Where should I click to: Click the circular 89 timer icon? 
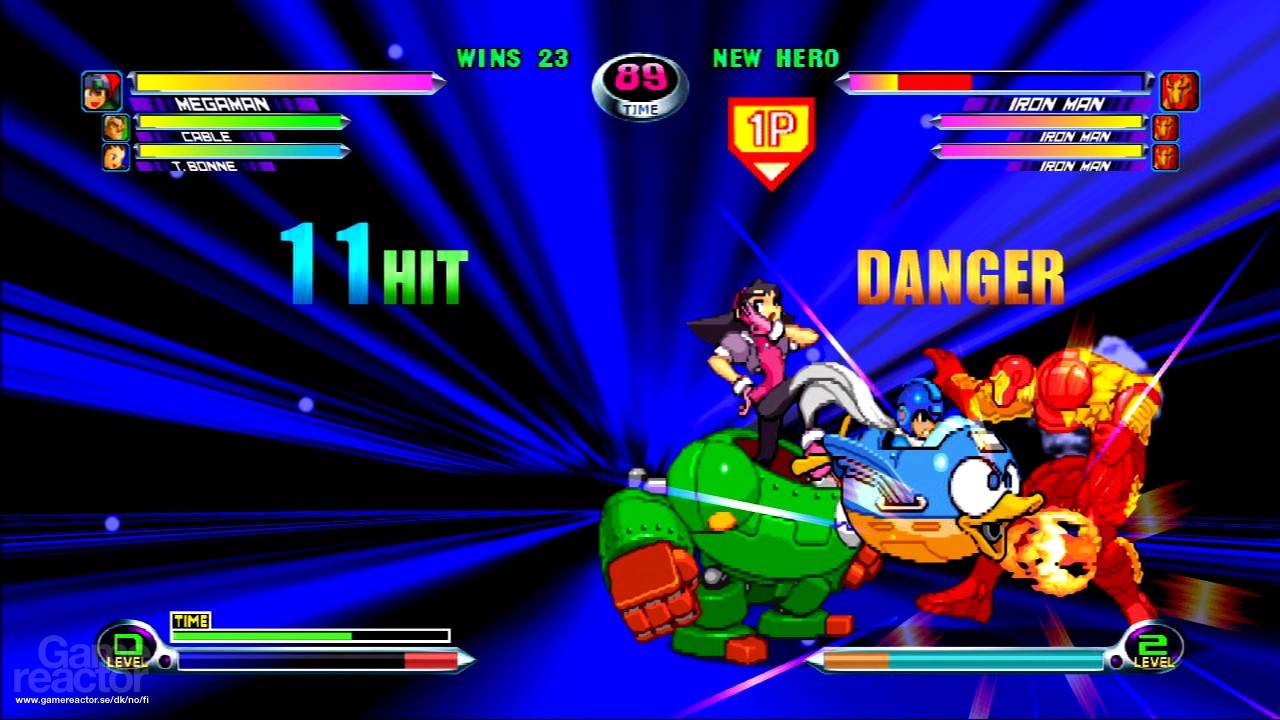point(640,88)
